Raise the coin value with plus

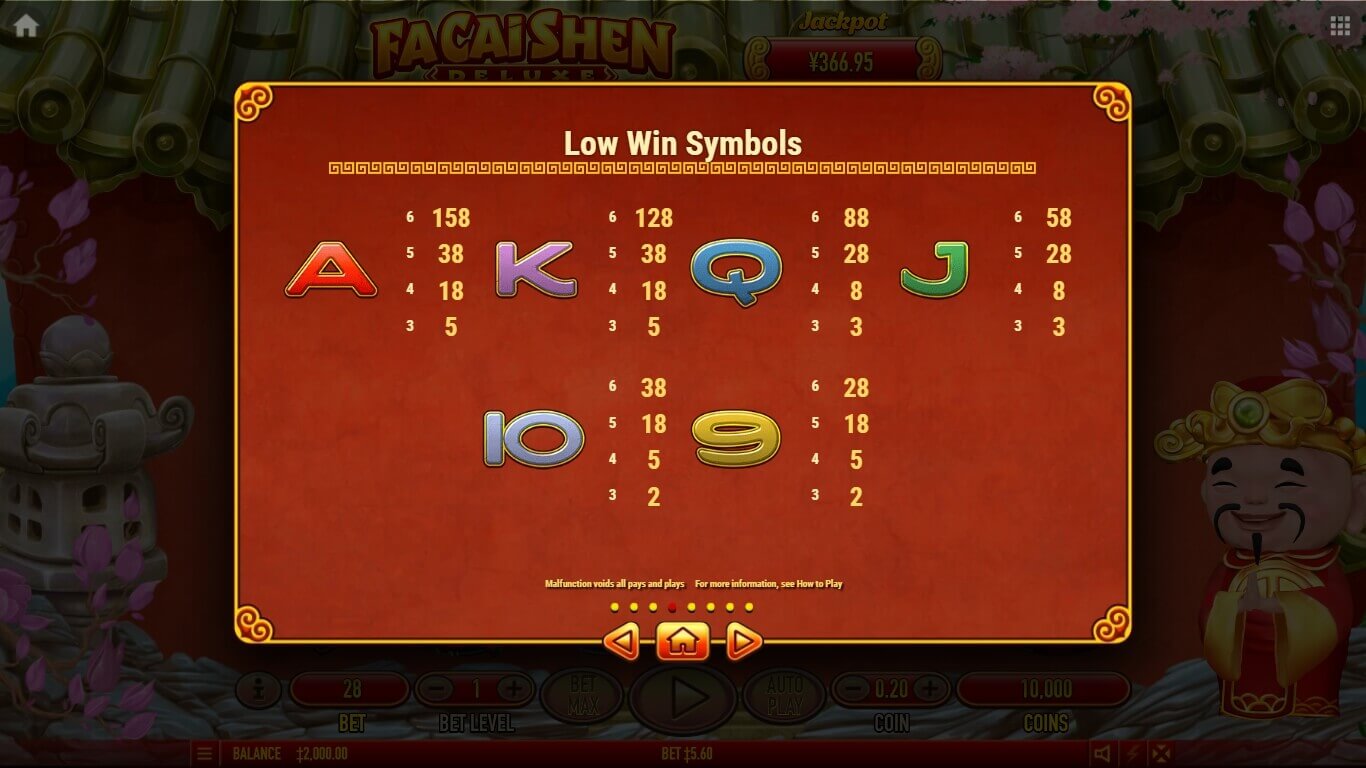tap(929, 689)
